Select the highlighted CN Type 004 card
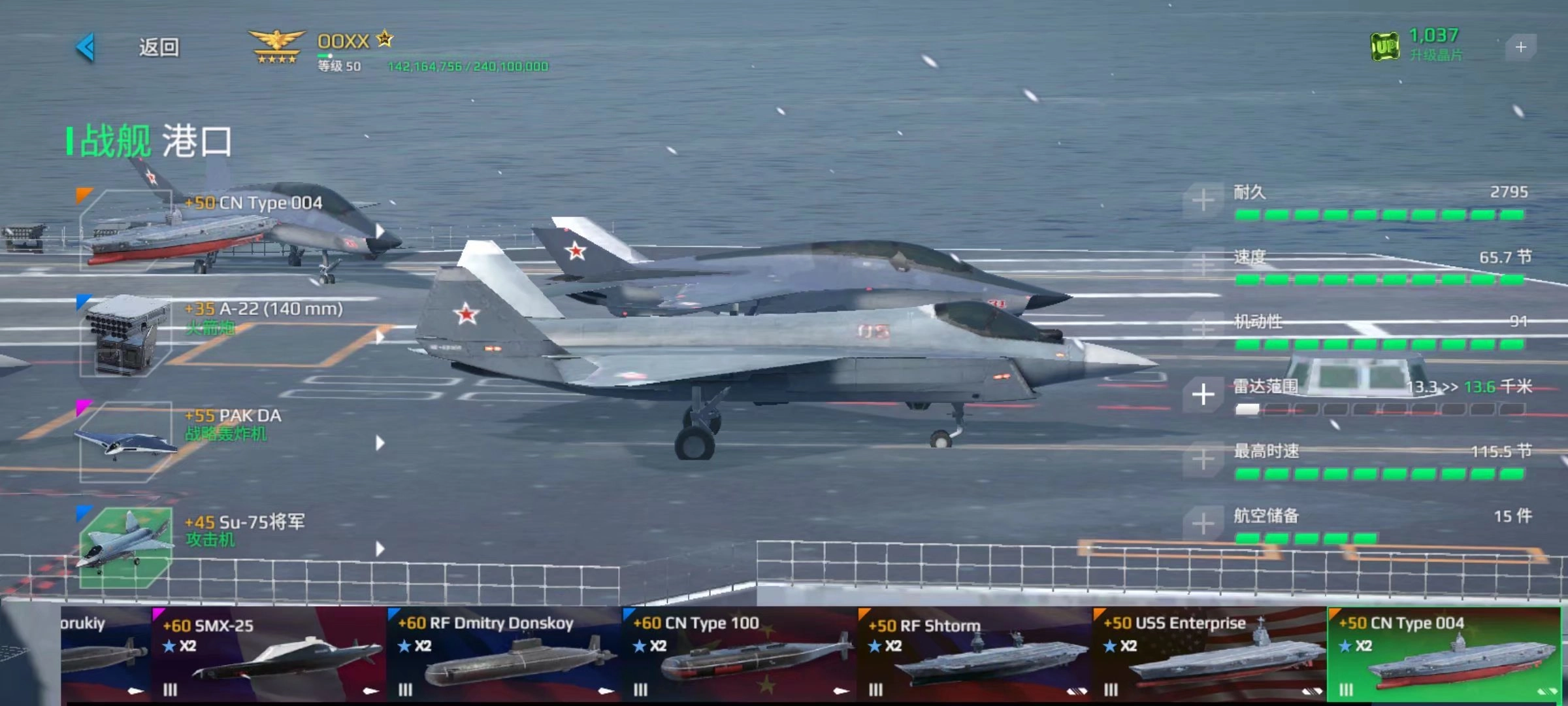This screenshot has height=706, width=1568. tap(1444, 654)
